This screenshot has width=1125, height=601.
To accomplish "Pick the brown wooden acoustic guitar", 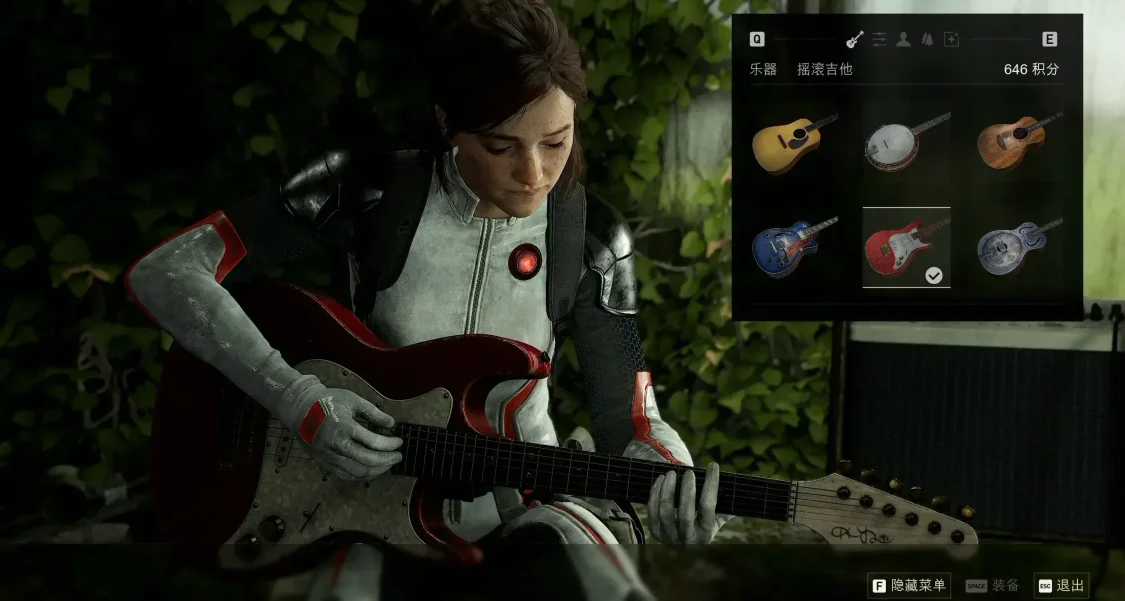I will click(1018, 142).
